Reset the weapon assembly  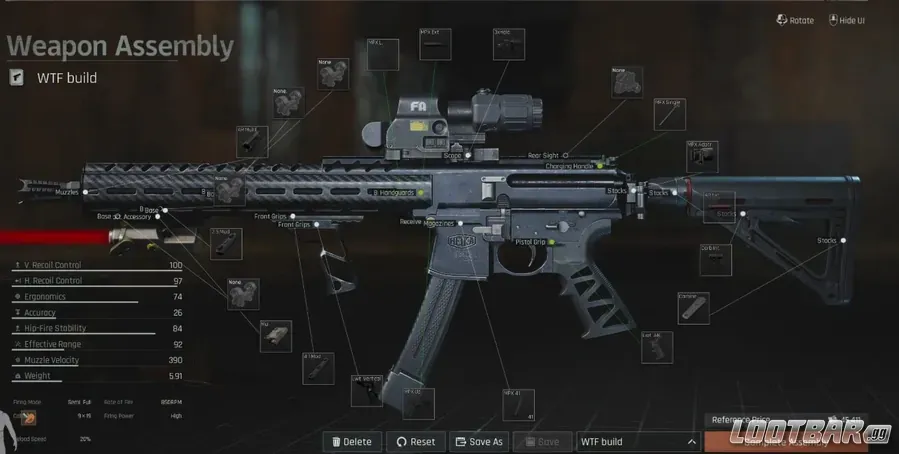point(415,441)
